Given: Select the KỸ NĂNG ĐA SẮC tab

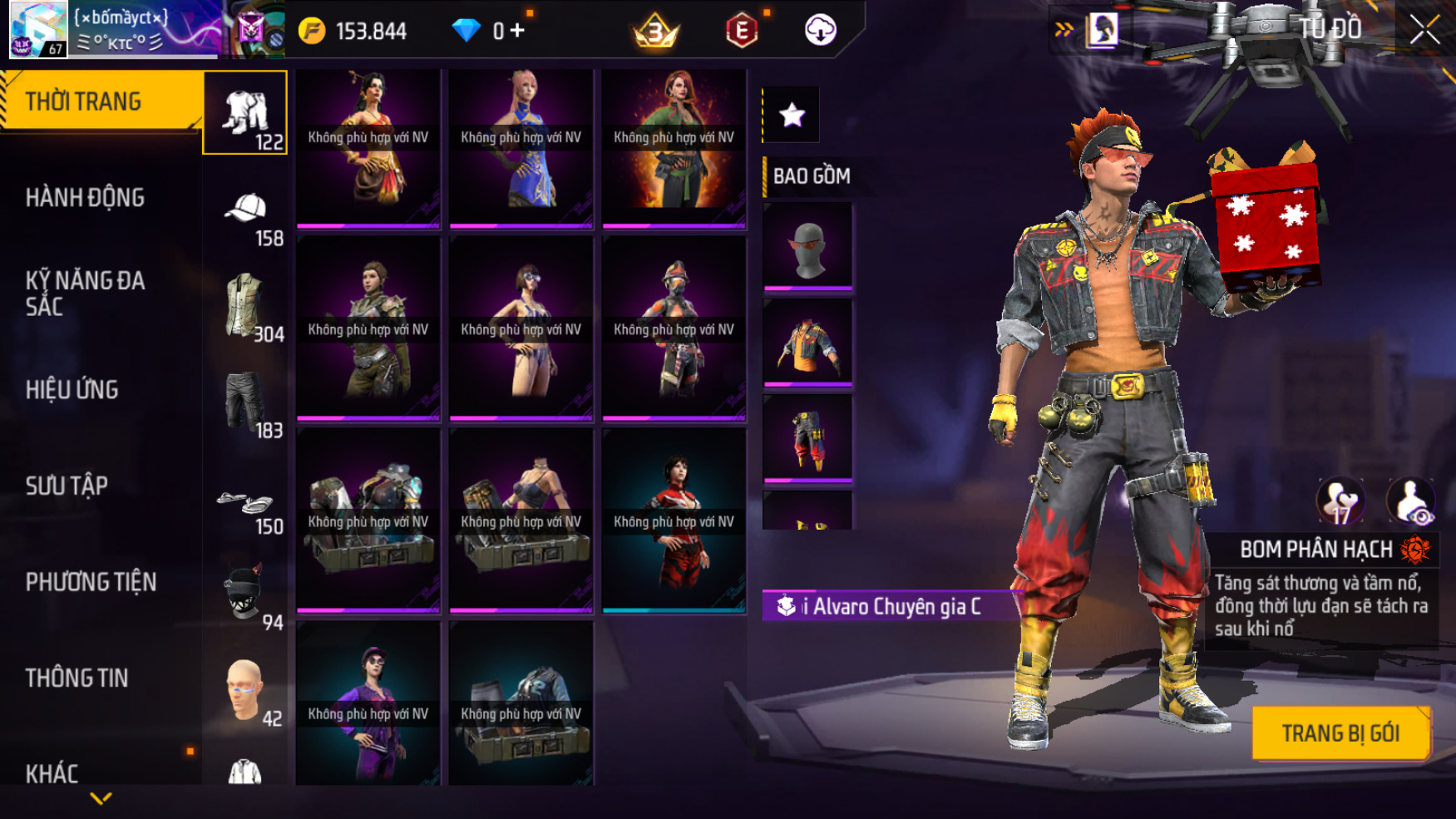Looking at the screenshot, I should pyautogui.click(x=85, y=293).
